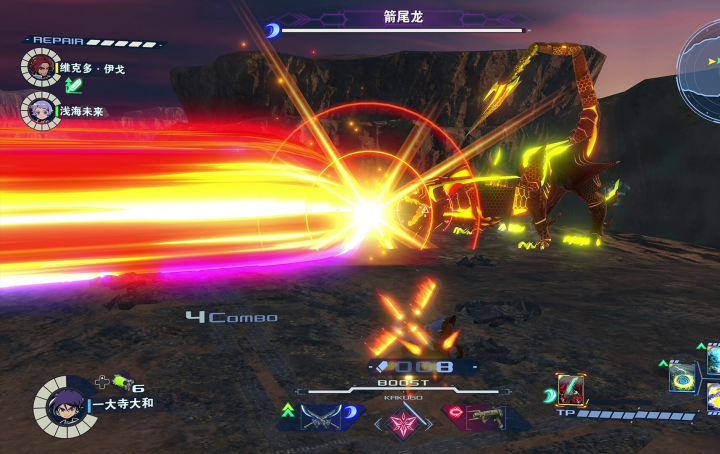The width and height of the screenshot is (720, 454).
Task: Select party member 维克多·伊戈 portrait
Action: point(40,67)
